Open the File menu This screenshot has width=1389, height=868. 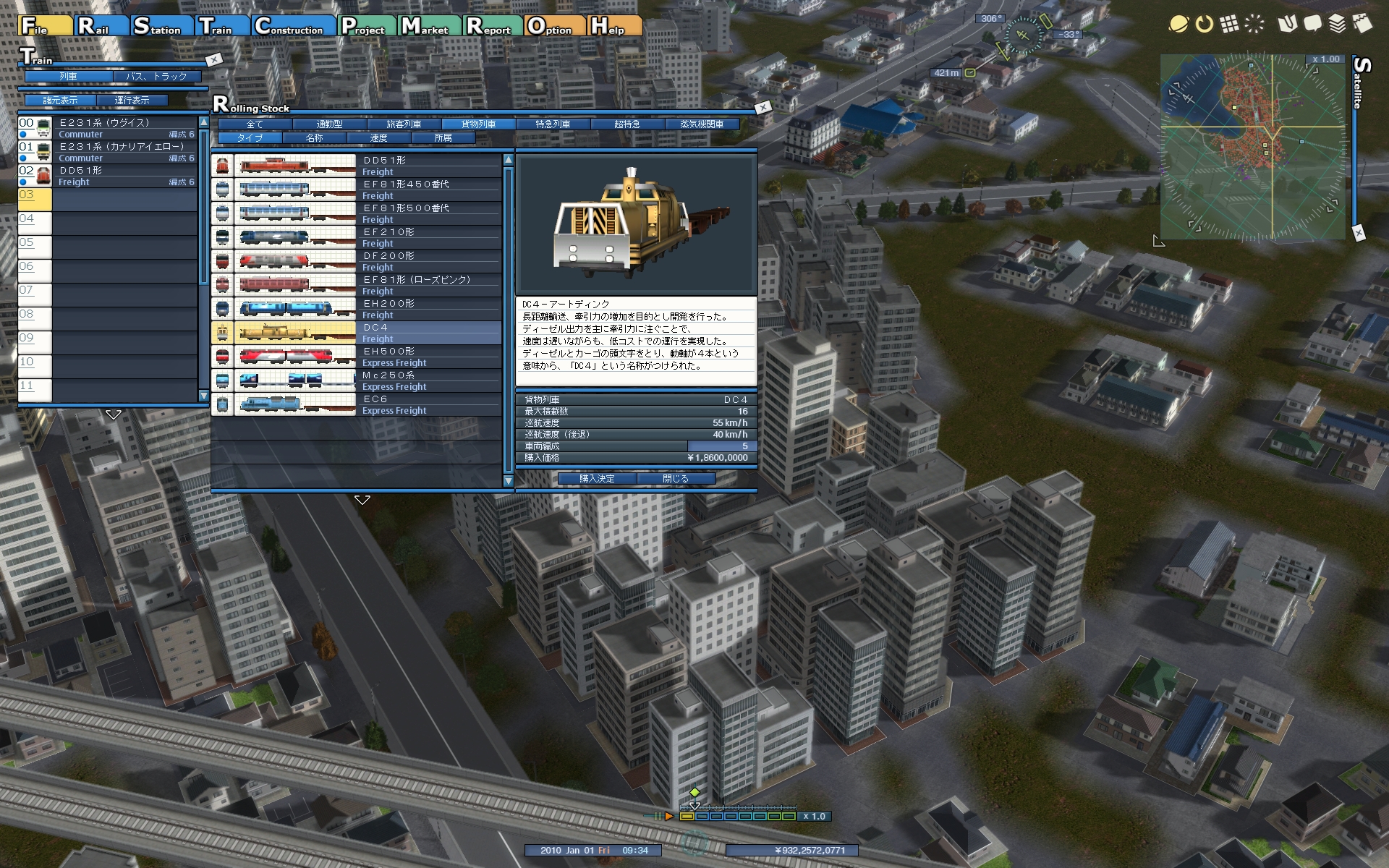click(x=46, y=26)
